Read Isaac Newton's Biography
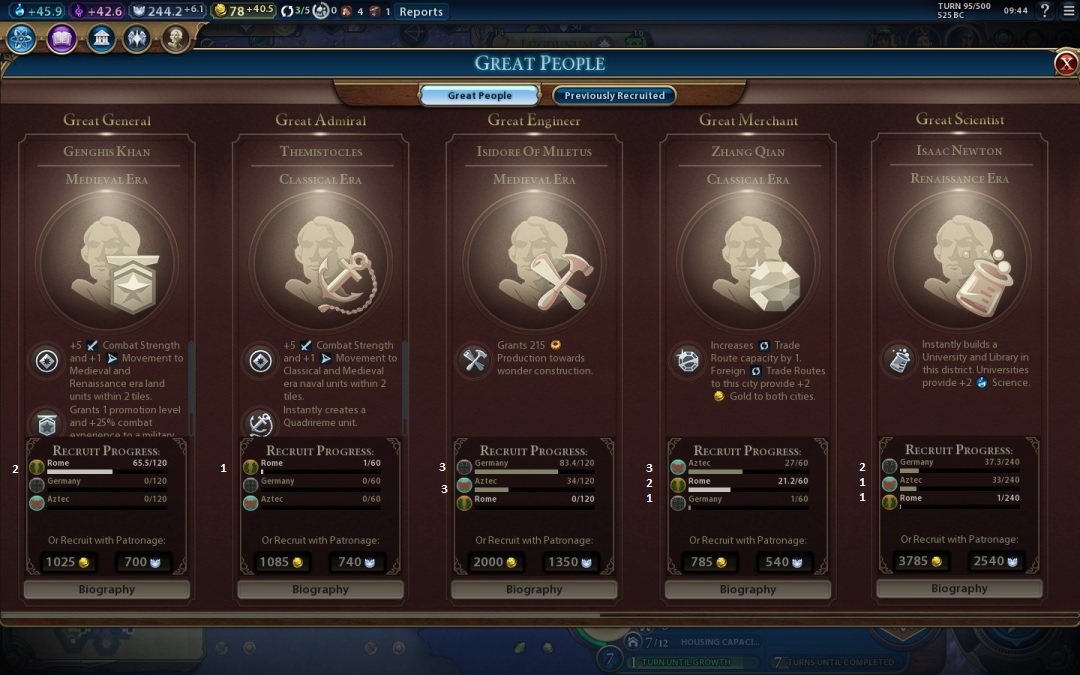 click(959, 589)
